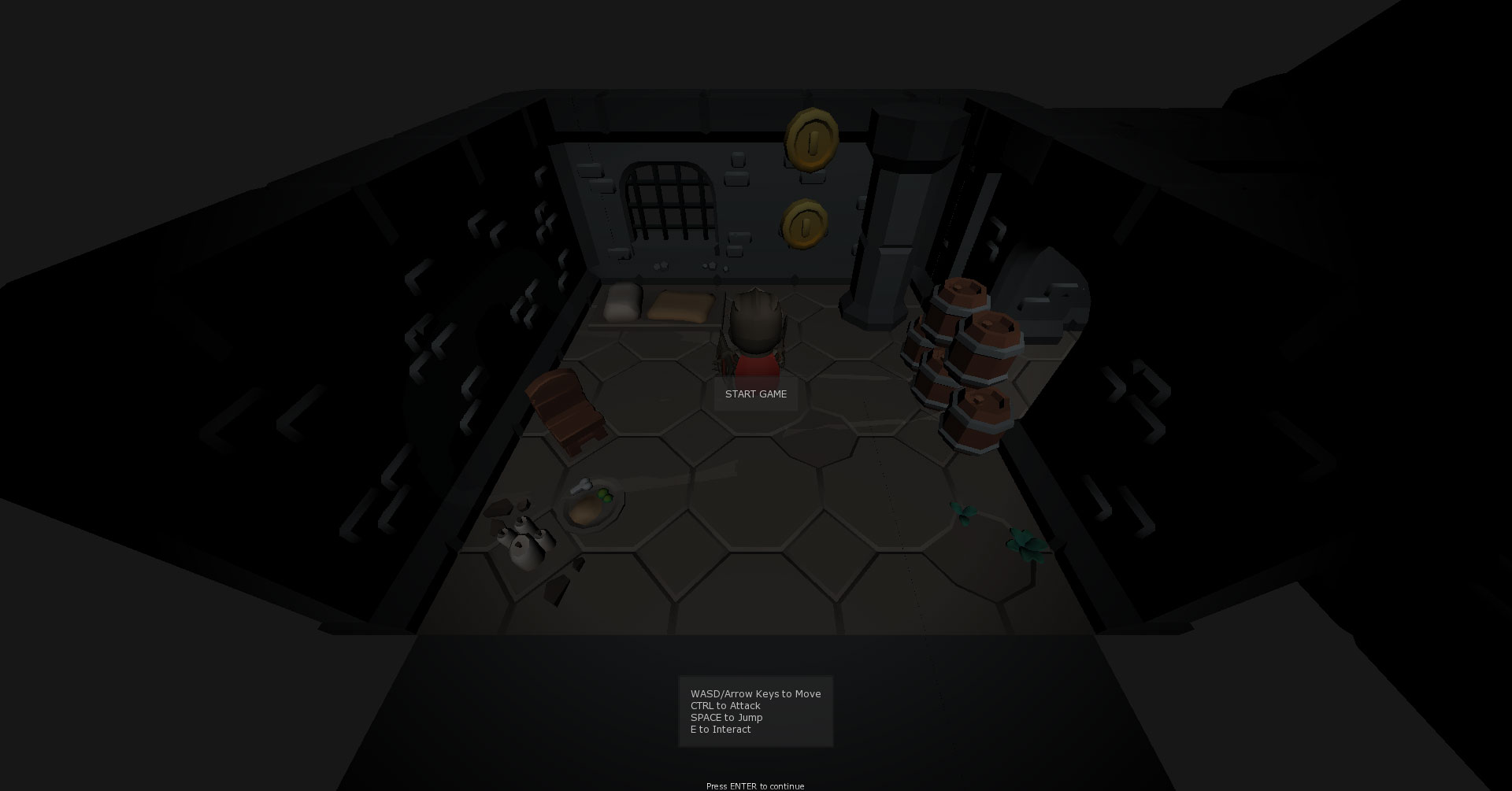Click the WASD/Arrow Keys to Move instruction line
This screenshot has height=791, width=1512.
point(755,693)
